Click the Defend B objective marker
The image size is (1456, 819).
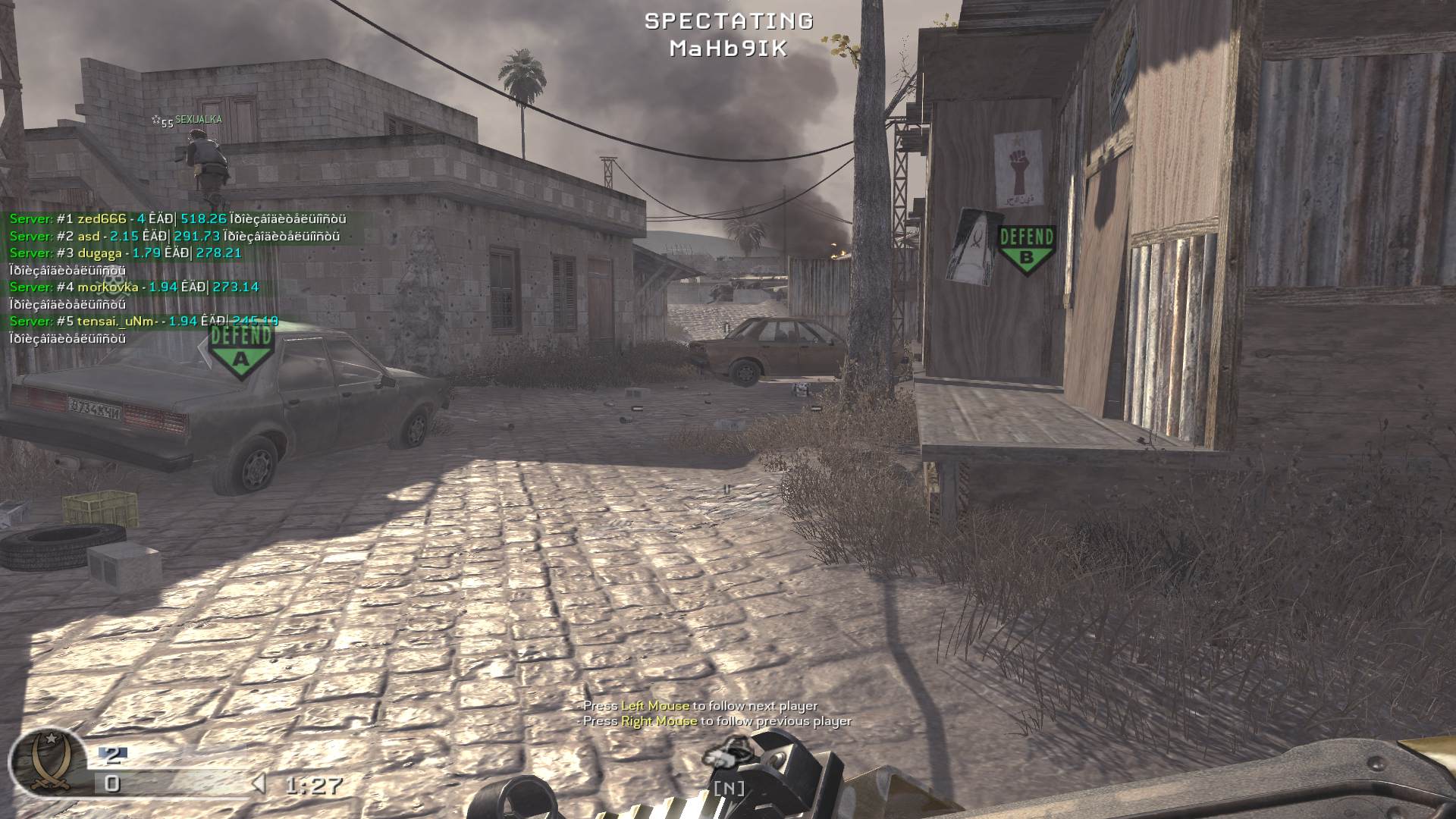[x=1026, y=249]
